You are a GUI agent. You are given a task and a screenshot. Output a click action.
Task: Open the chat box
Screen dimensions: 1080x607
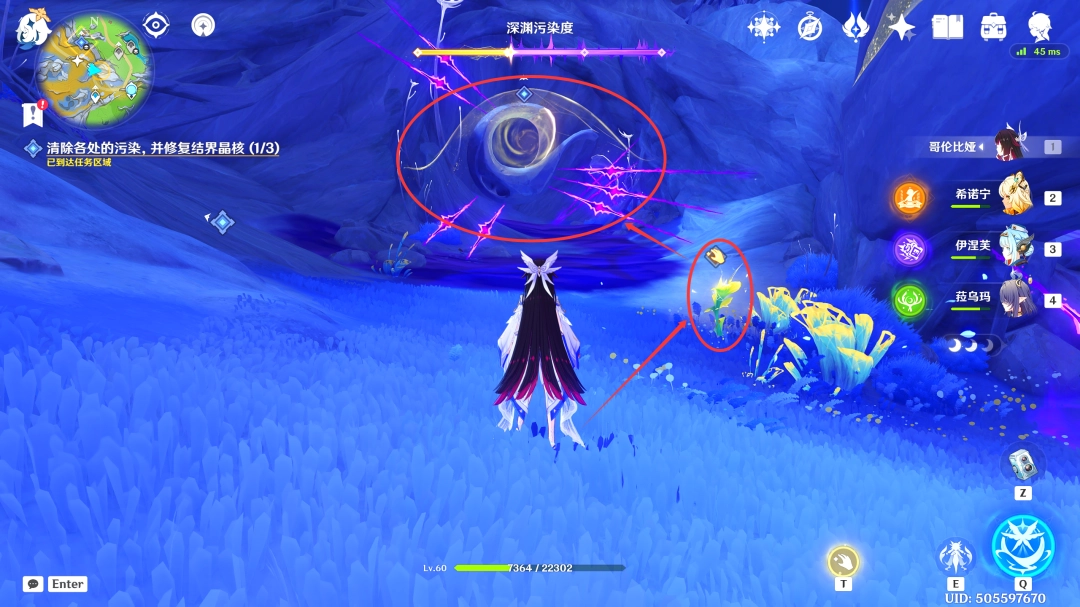[x=33, y=584]
